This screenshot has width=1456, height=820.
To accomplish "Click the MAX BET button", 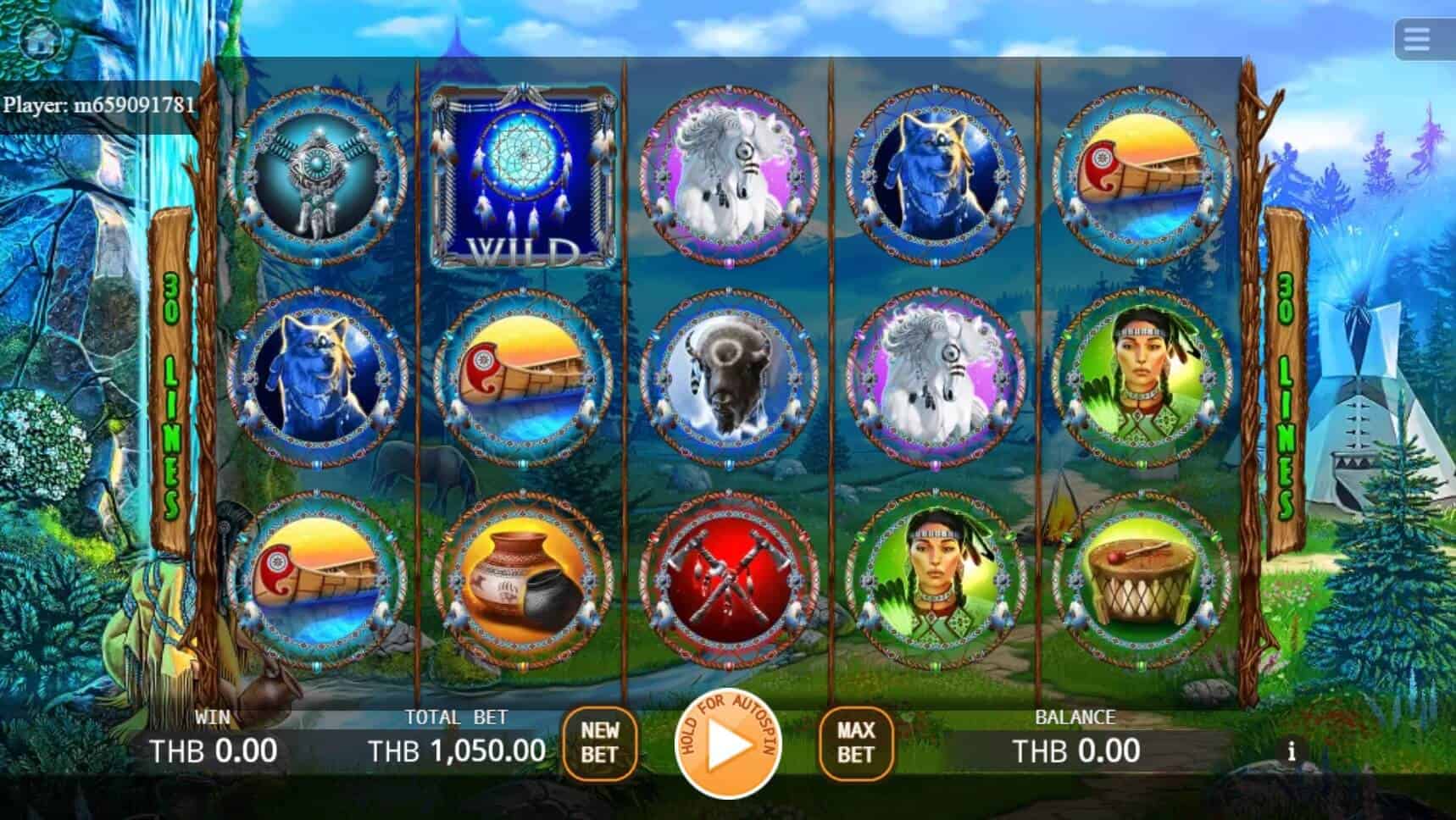I will [x=858, y=744].
